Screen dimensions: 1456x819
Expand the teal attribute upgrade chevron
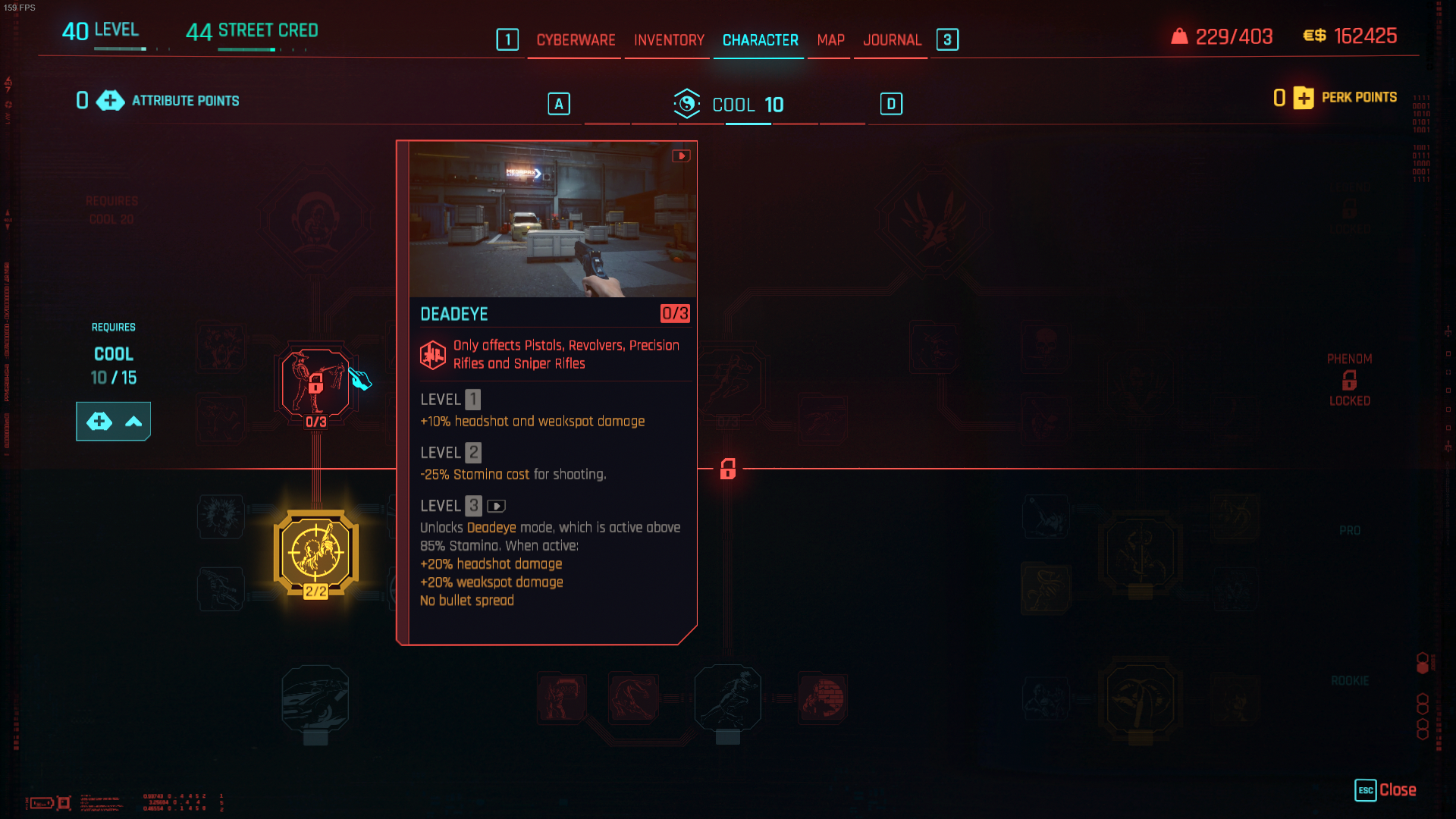pyautogui.click(x=133, y=421)
